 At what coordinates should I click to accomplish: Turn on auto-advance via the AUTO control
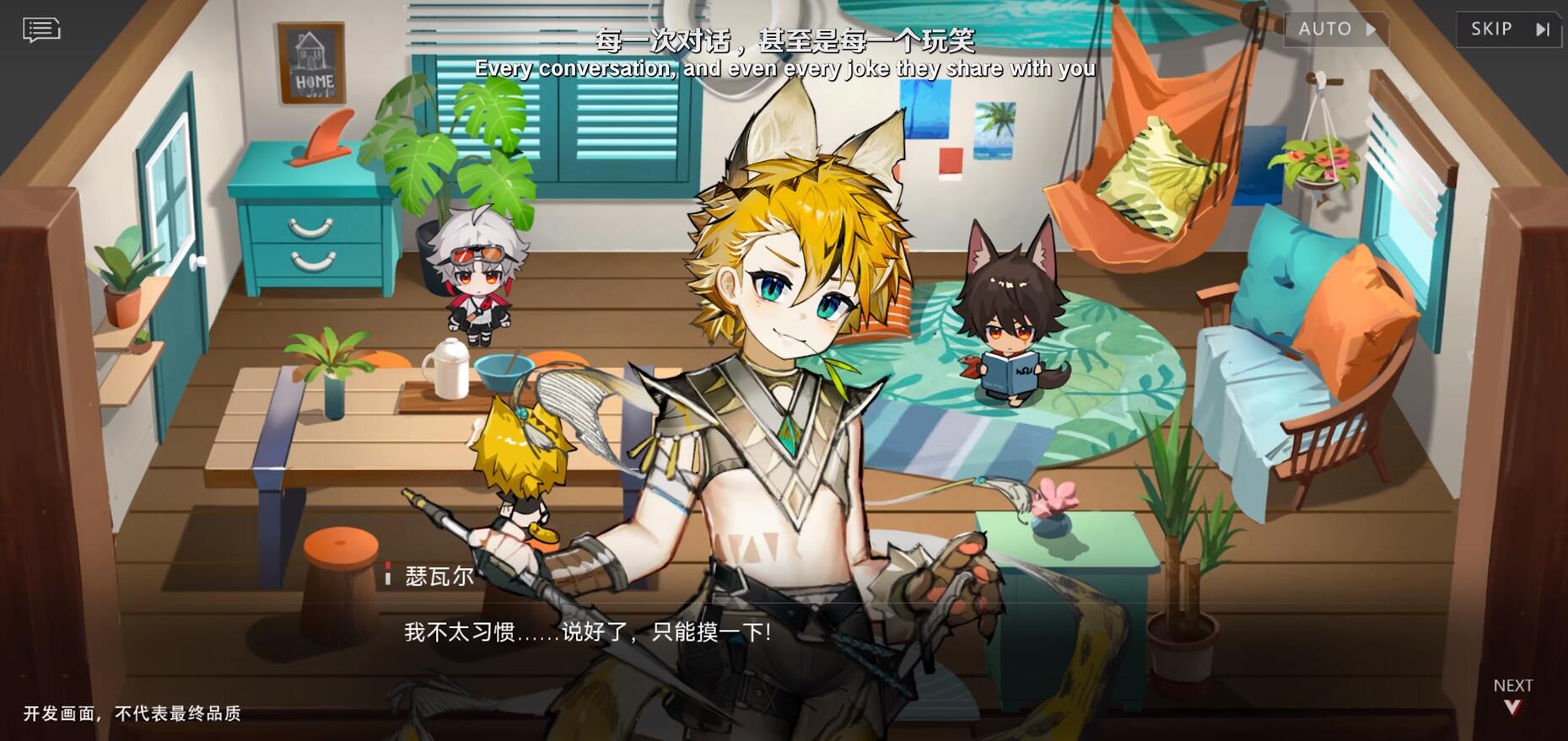click(x=1335, y=28)
